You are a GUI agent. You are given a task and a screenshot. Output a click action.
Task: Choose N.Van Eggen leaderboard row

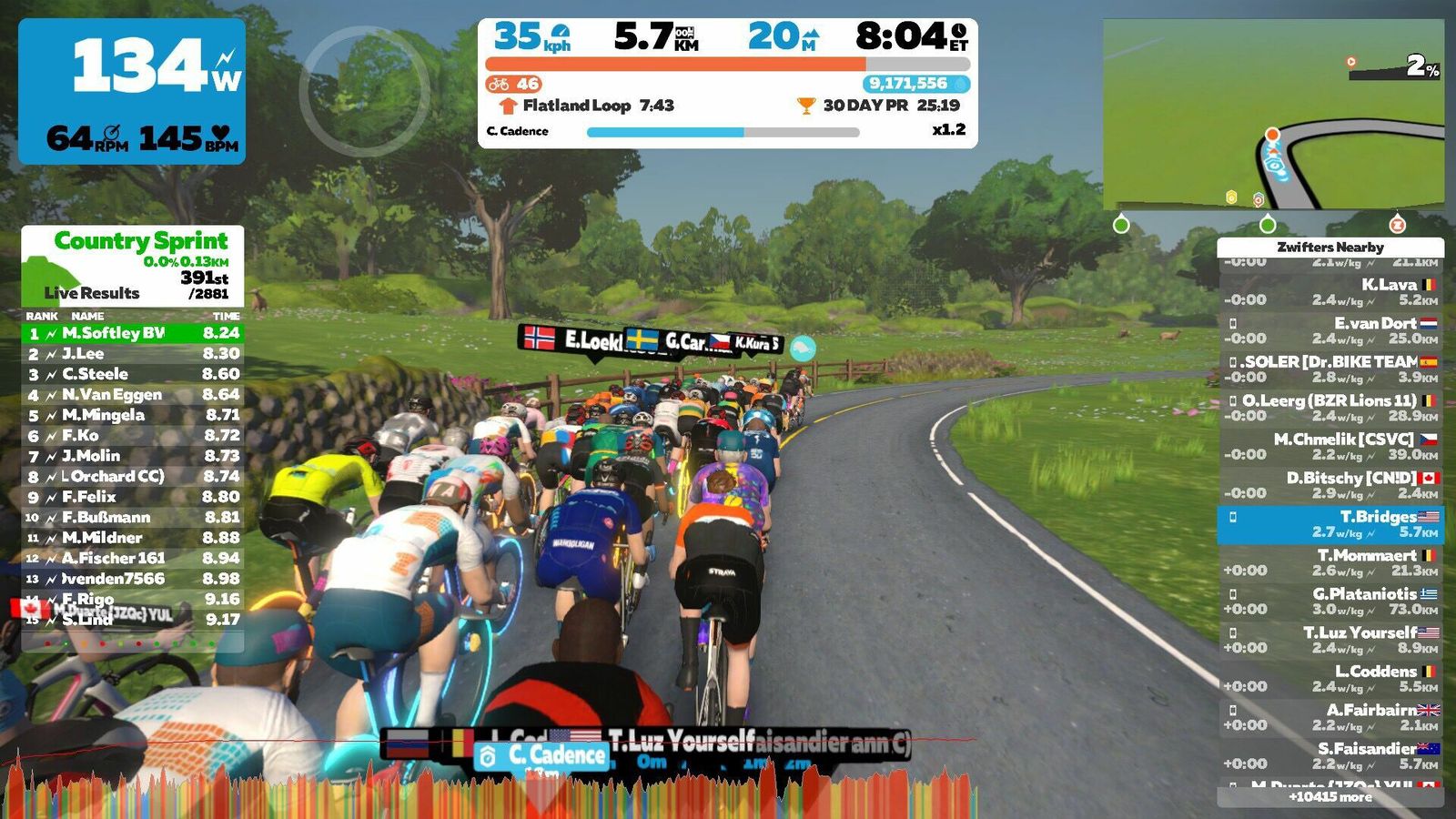click(x=133, y=395)
